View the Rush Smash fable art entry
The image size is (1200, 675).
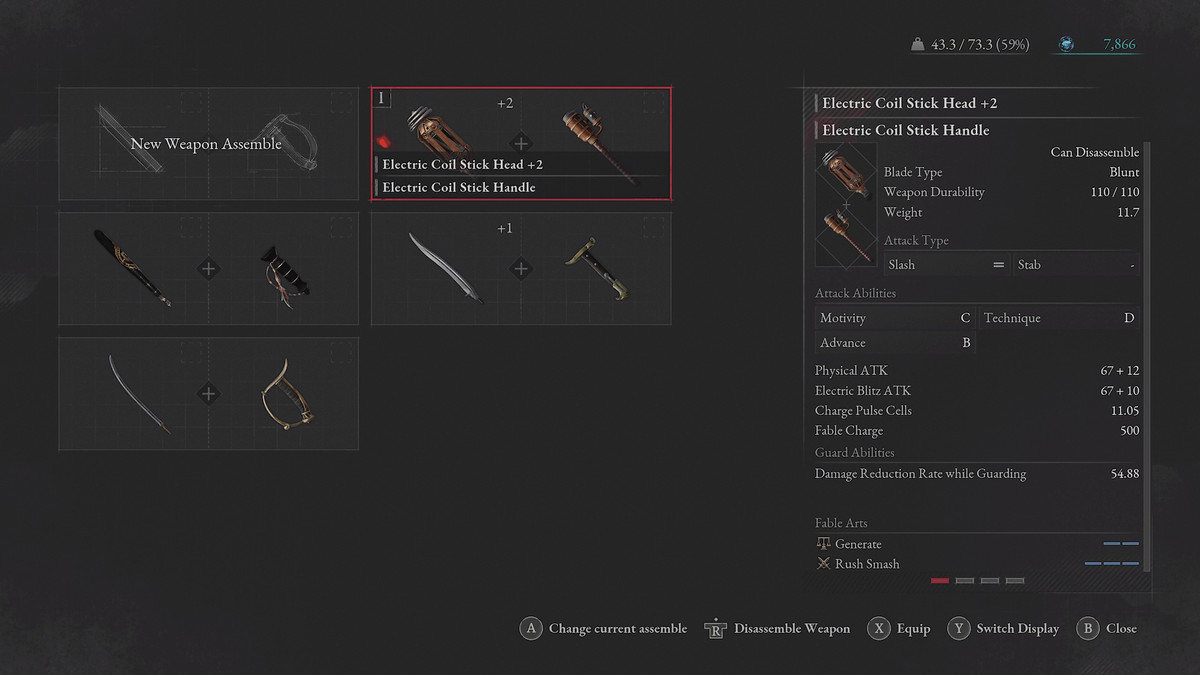point(866,564)
